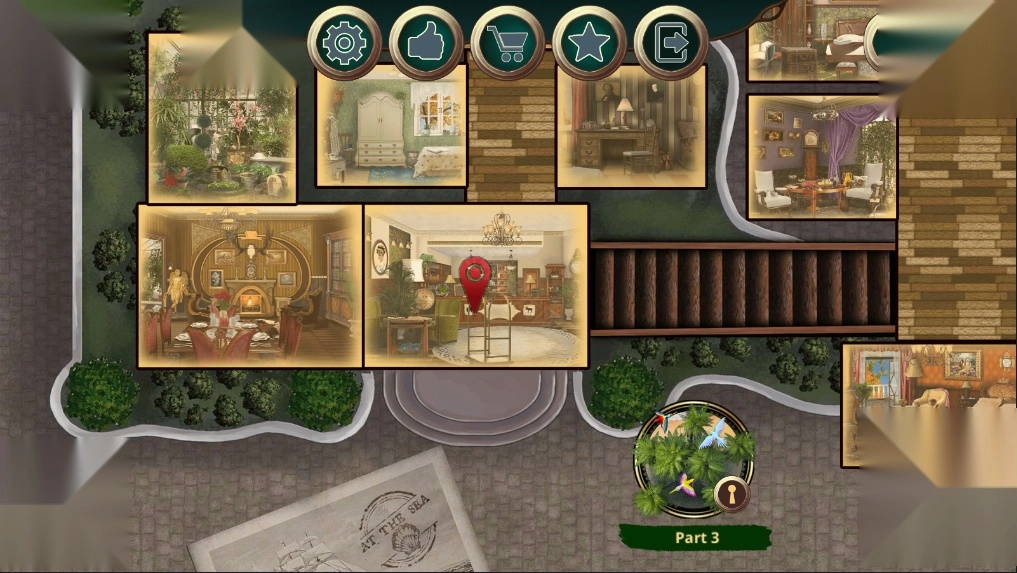Exit via the door arrow button
This screenshot has height=573, width=1017.
671,43
